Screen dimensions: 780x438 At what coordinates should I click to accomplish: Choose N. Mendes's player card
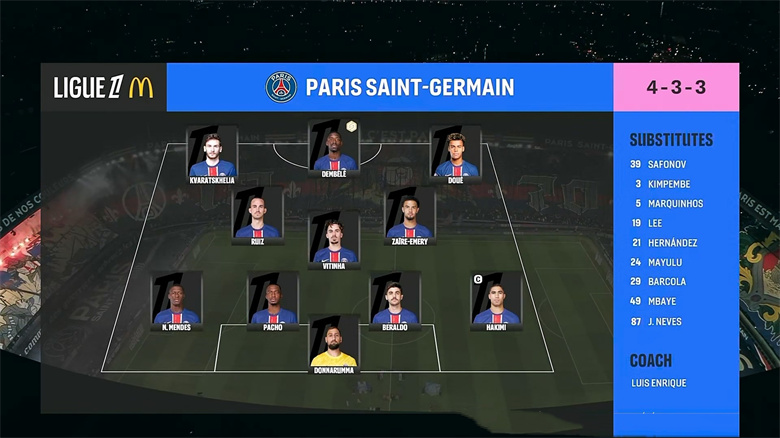pyautogui.click(x=177, y=300)
